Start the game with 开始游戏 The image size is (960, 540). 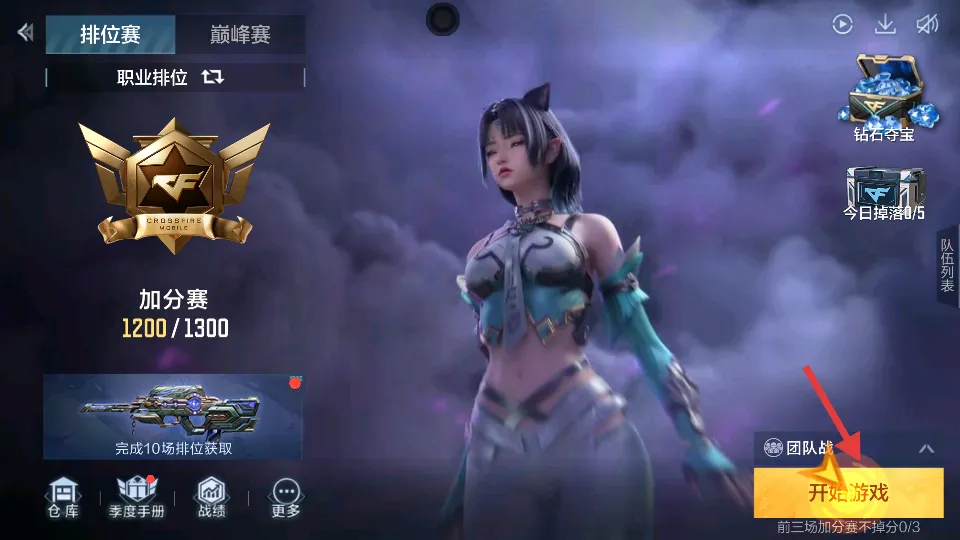(x=848, y=493)
